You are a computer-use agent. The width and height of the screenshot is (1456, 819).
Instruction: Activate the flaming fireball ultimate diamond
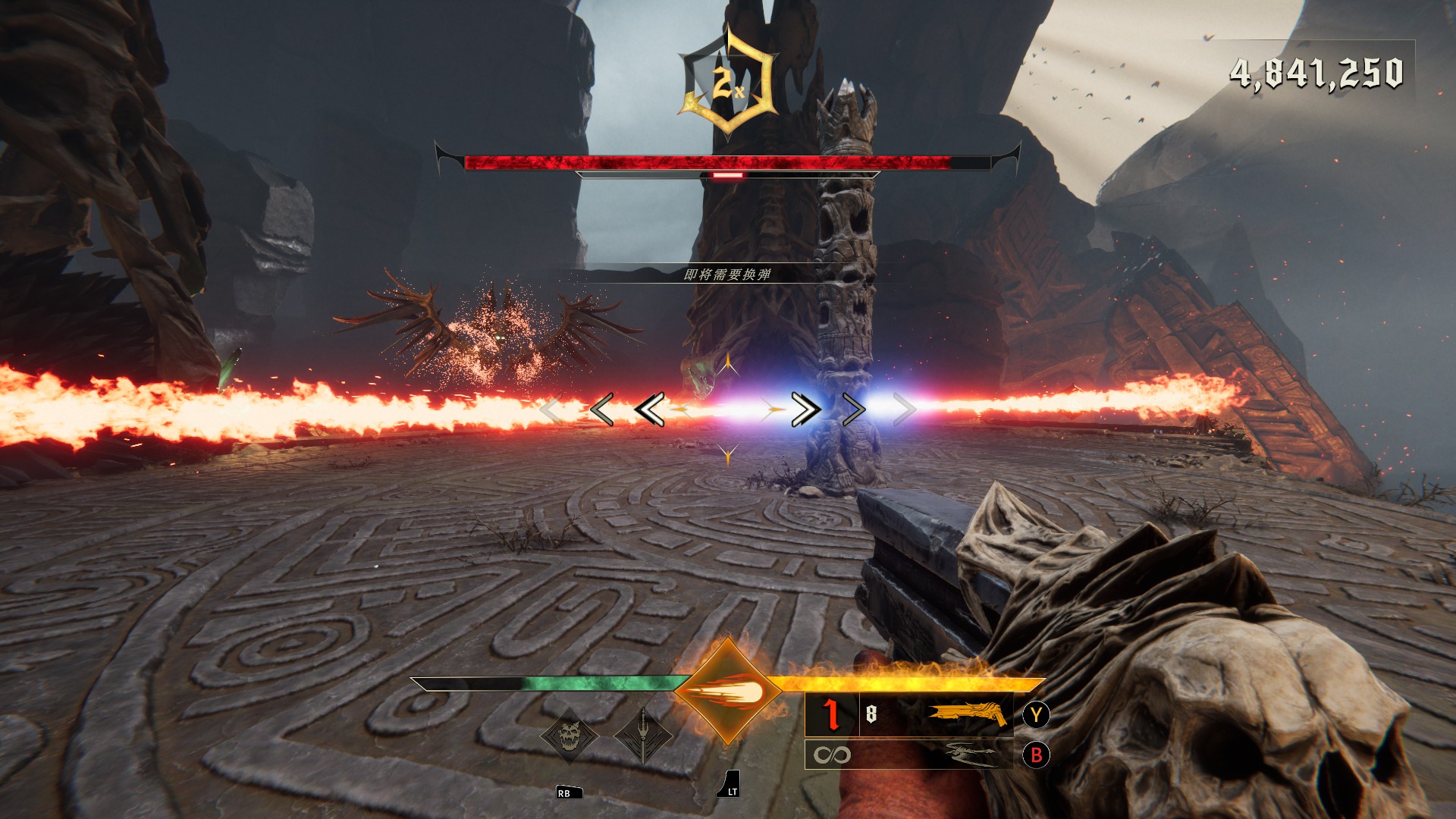728,692
